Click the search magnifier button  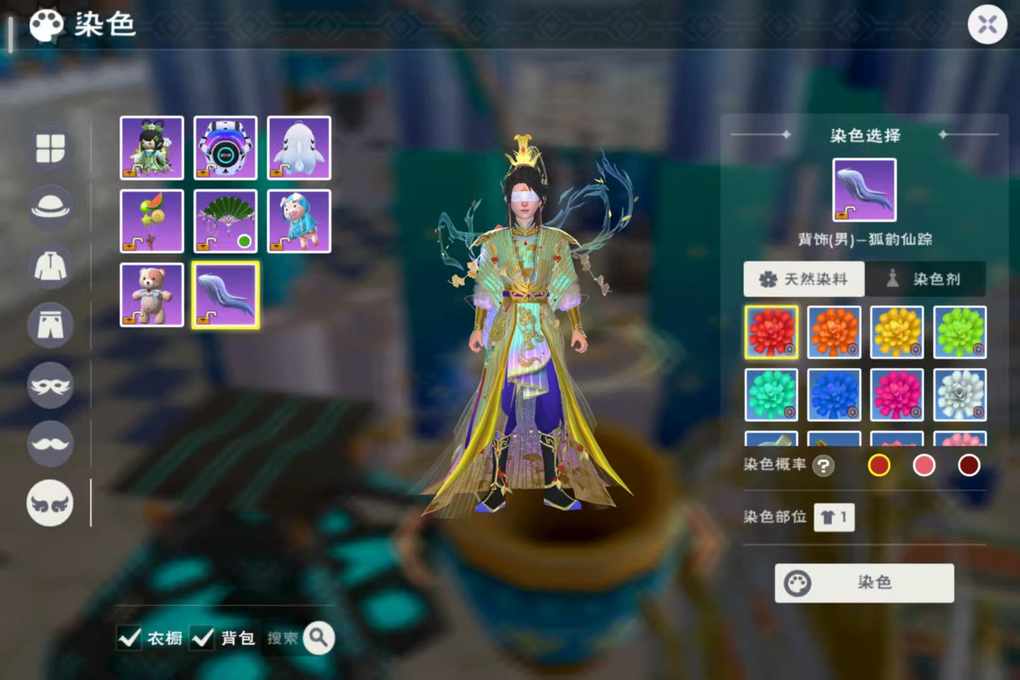pyautogui.click(x=319, y=637)
